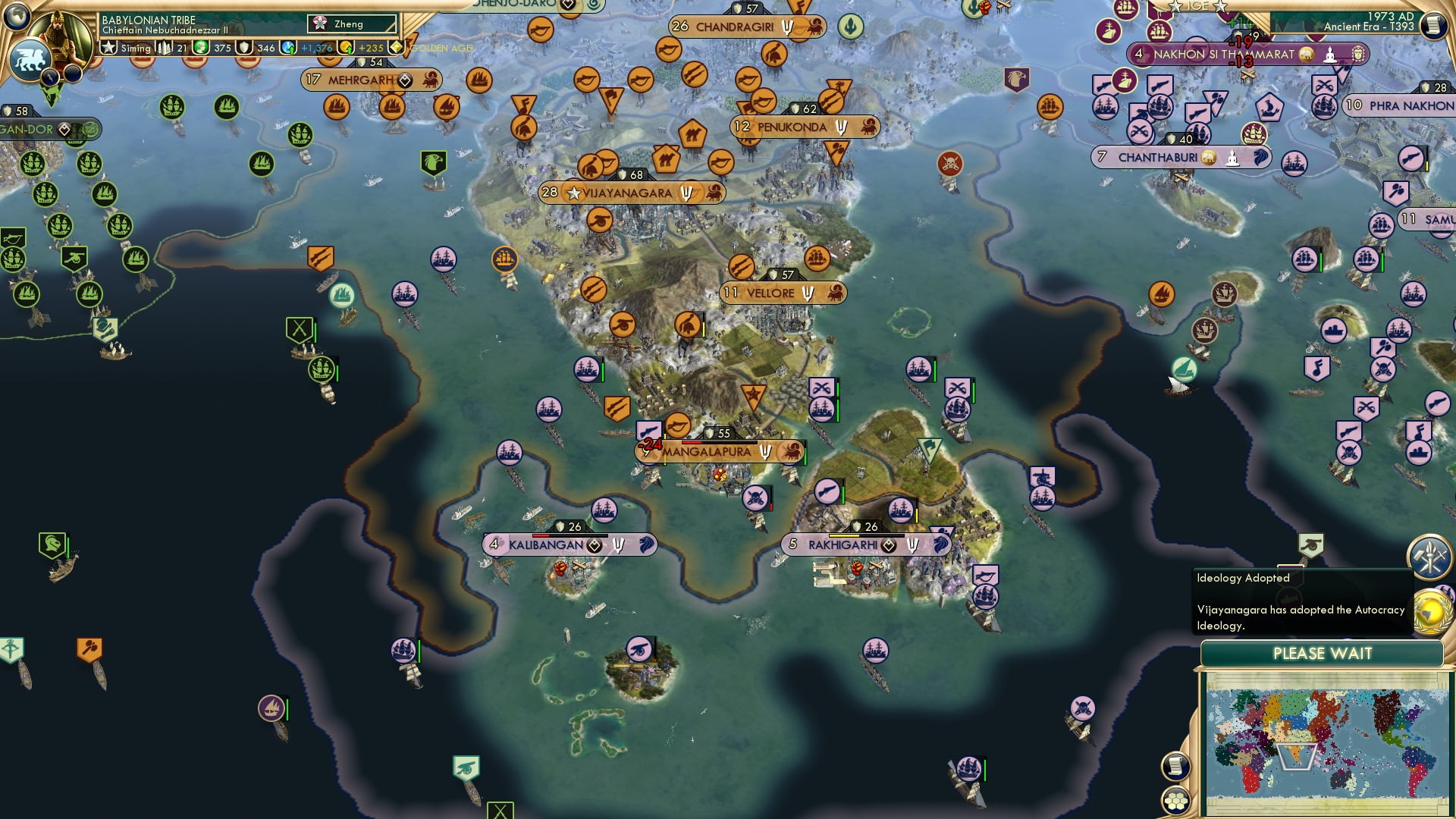Viewport: 1456px width, 819px height.
Task: Open the Zheng research selection box
Action: coord(351,24)
